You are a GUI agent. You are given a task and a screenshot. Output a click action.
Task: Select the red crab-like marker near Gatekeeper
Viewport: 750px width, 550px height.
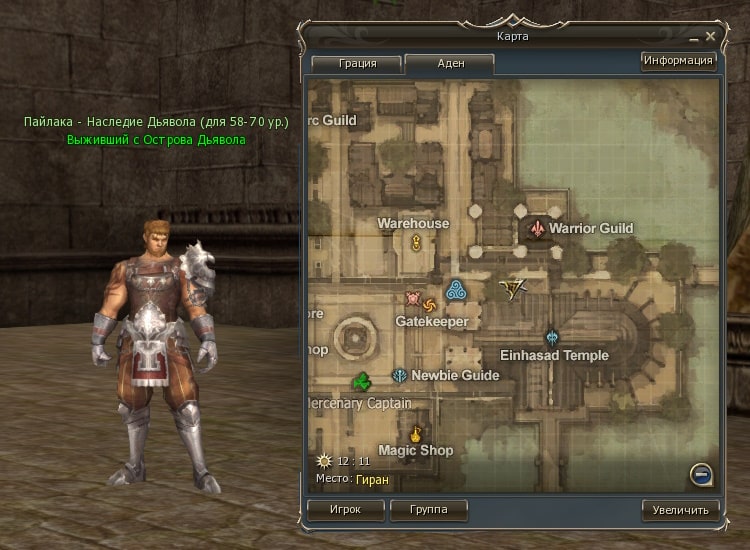(x=412, y=298)
